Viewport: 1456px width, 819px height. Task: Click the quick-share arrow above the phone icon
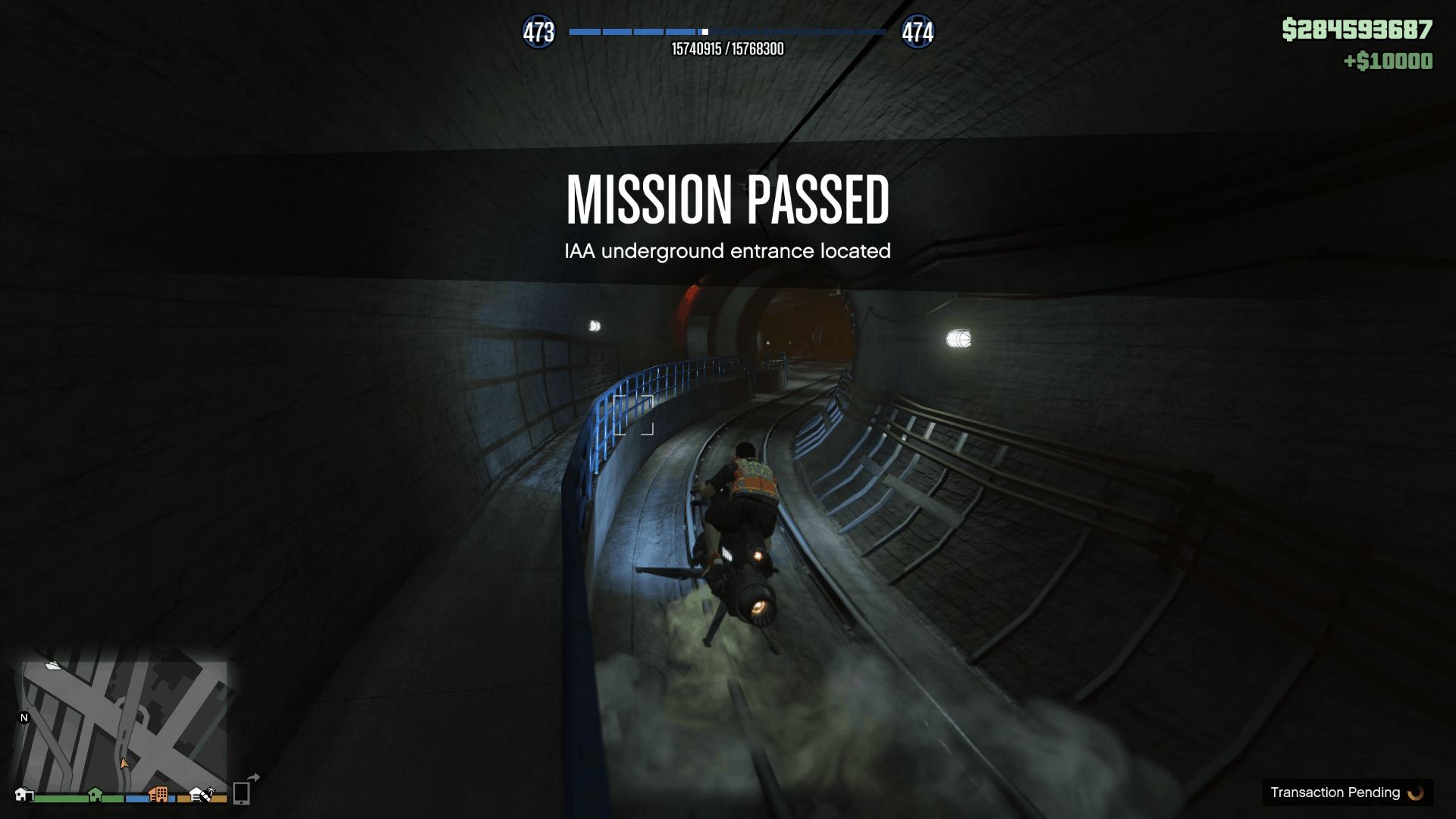tap(252, 778)
